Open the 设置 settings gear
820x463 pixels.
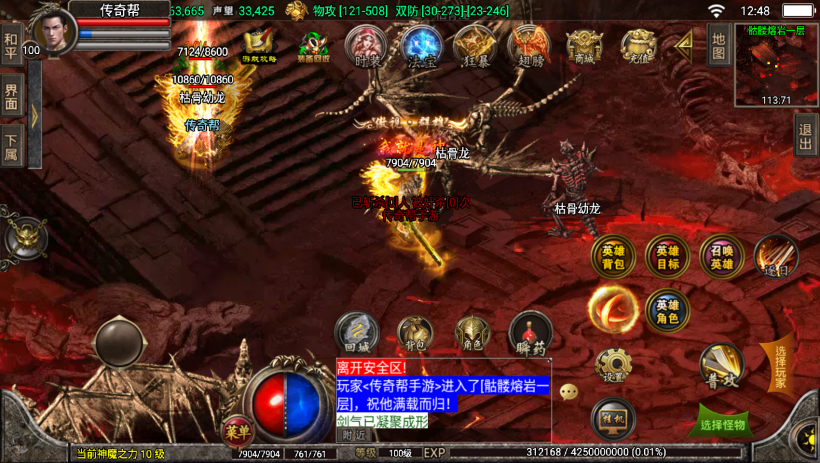(x=613, y=366)
